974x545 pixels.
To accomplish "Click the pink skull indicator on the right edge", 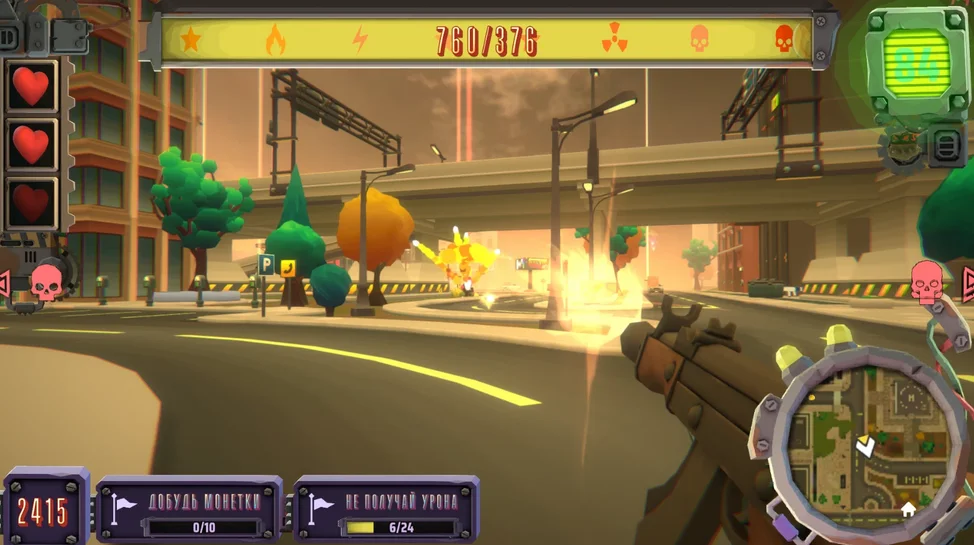I will click(x=927, y=281).
